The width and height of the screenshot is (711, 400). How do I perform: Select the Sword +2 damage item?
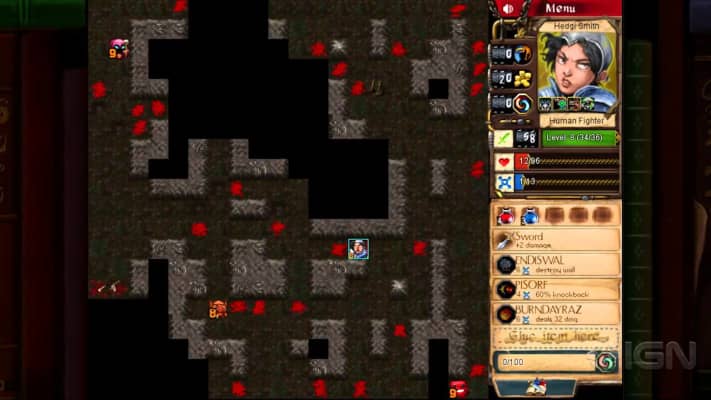point(557,241)
